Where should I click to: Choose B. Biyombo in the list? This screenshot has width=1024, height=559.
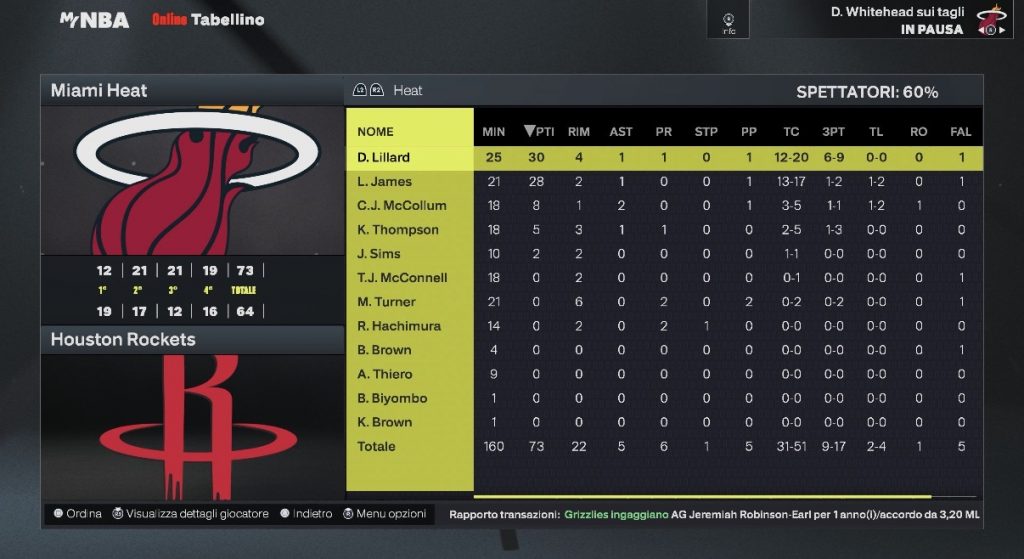(391, 397)
